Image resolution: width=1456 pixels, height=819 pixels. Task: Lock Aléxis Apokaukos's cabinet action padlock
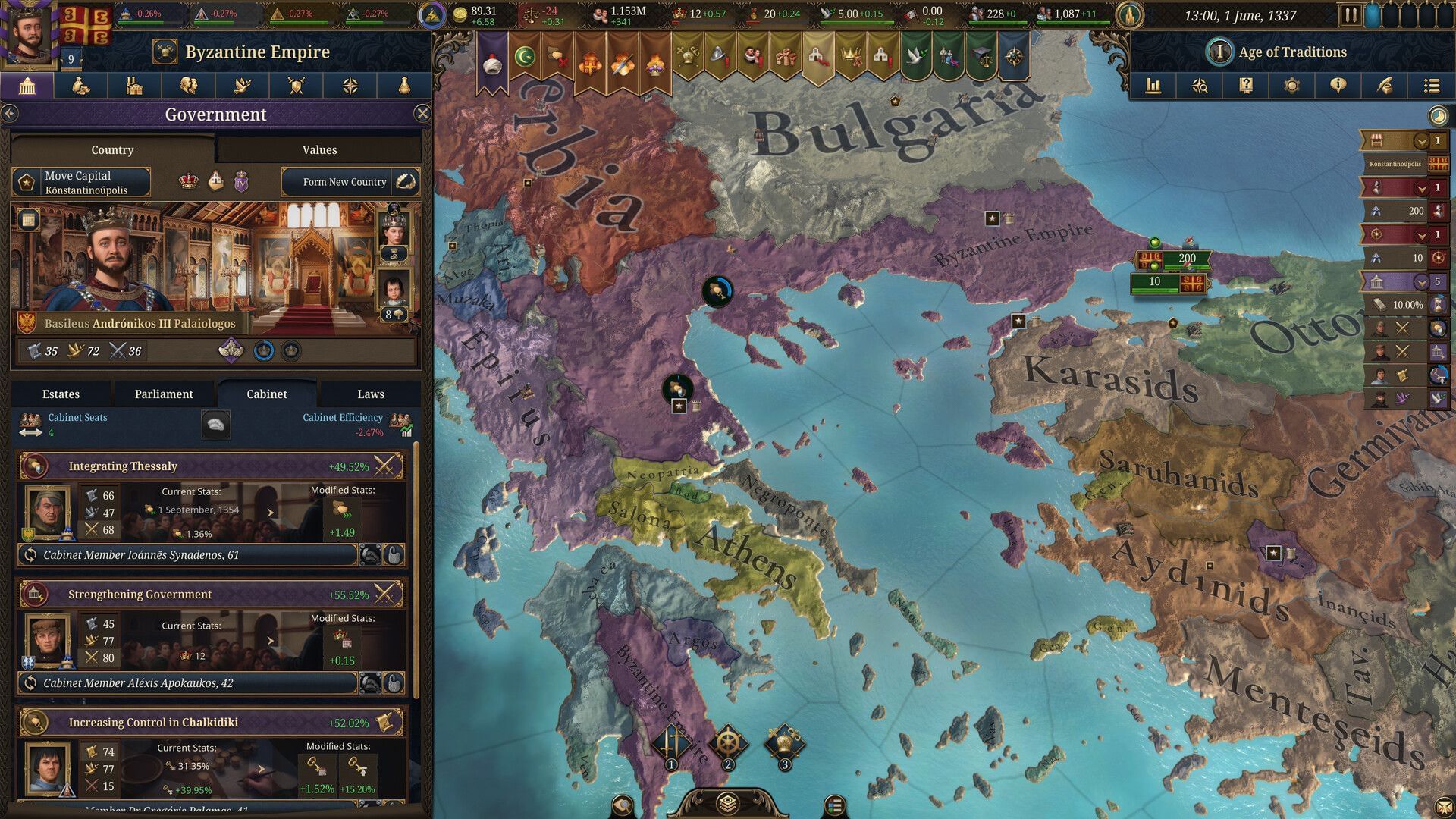click(x=393, y=682)
